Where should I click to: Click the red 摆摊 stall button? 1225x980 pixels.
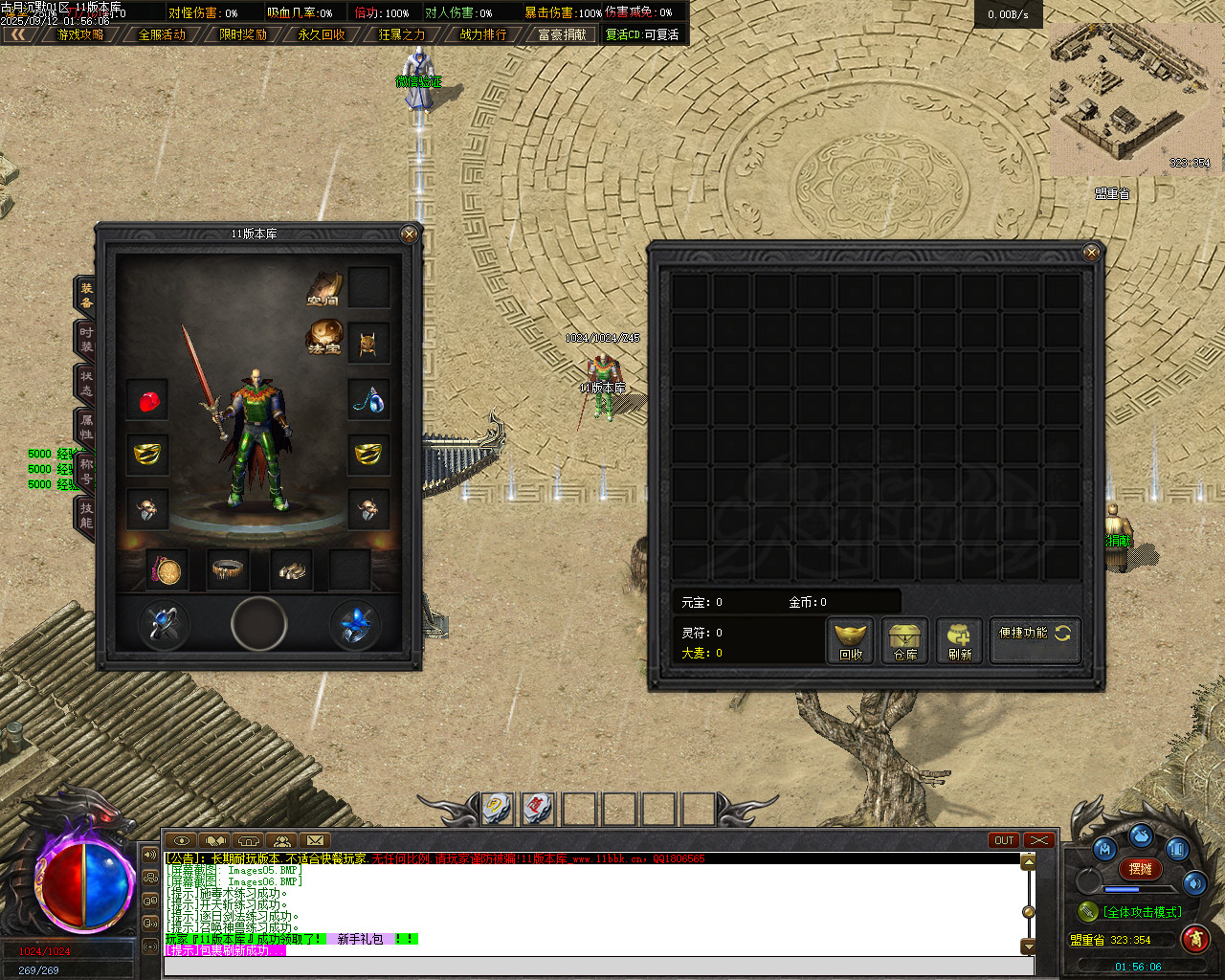coord(1140,869)
